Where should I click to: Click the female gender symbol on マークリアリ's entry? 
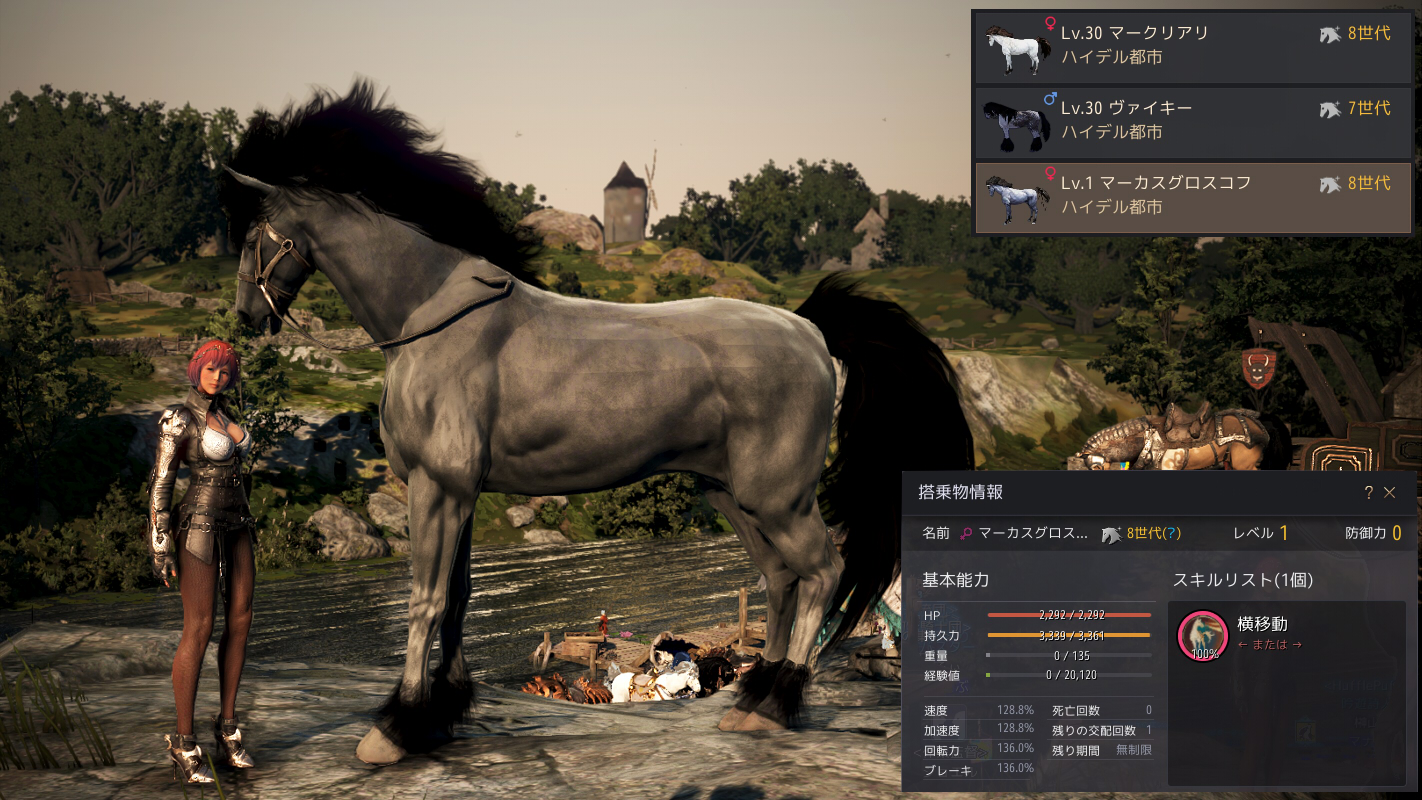click(1050, 23)
